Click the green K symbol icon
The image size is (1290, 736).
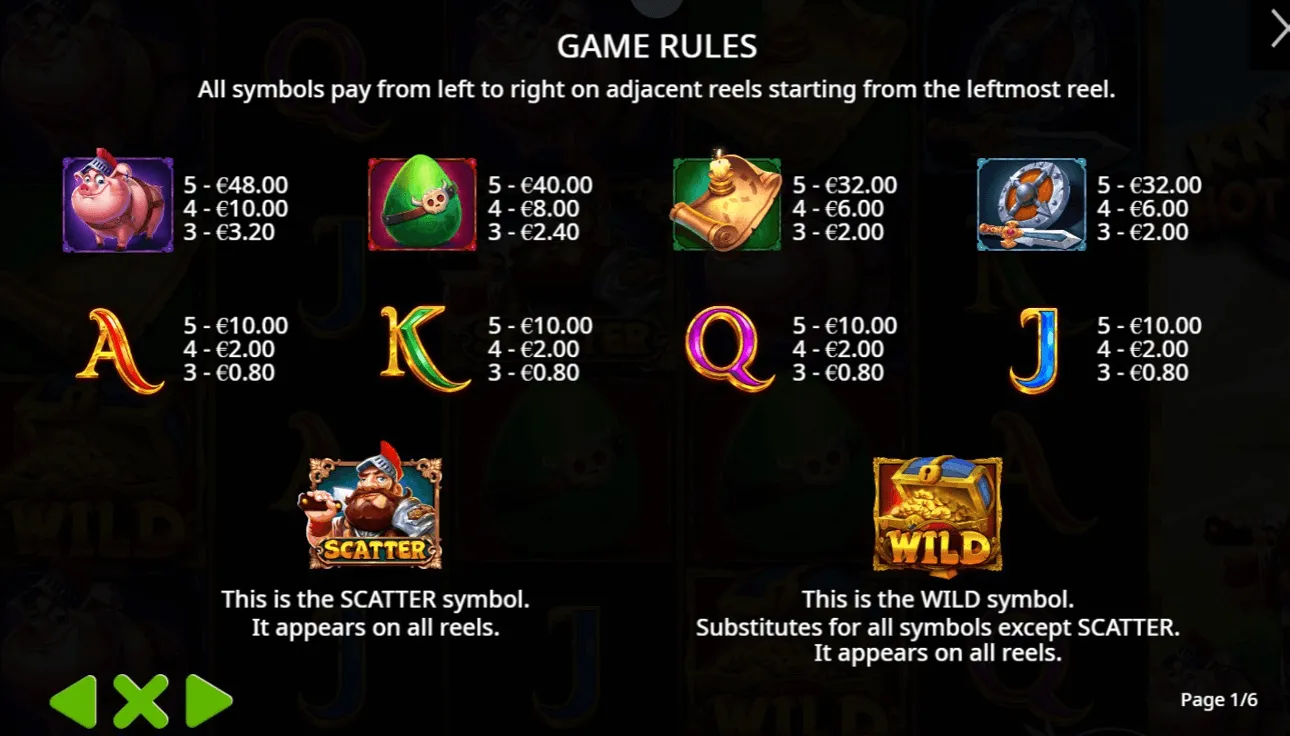click(x=423, y=349)
